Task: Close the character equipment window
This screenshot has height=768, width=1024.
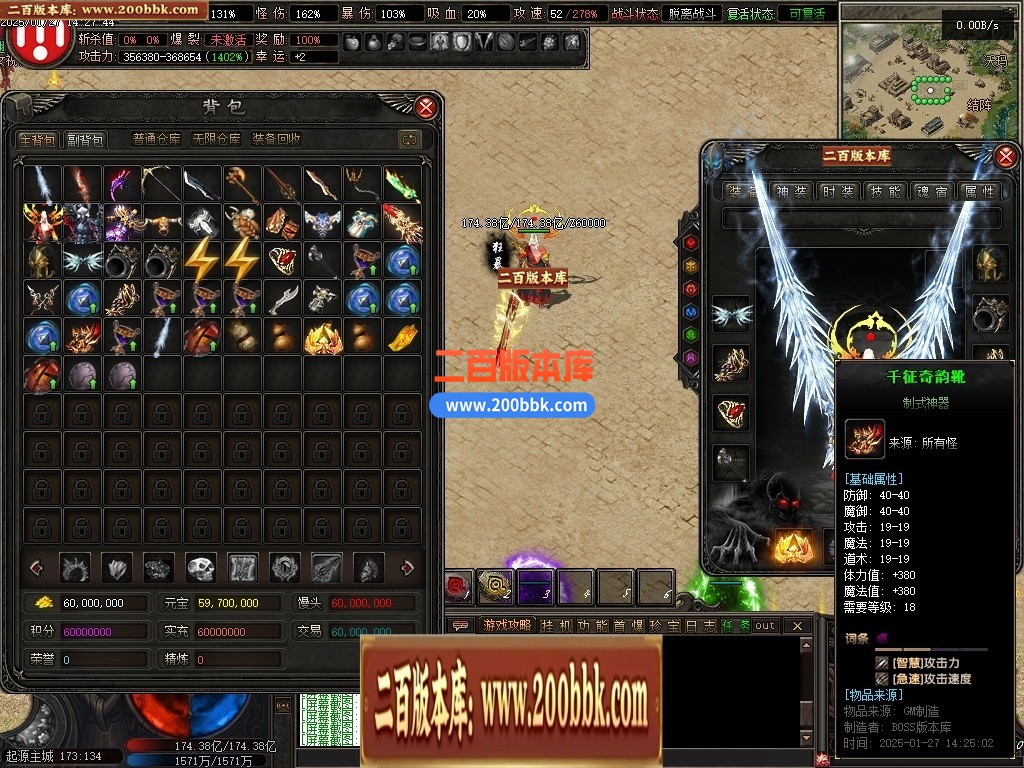Action: tap(1007, 155)
